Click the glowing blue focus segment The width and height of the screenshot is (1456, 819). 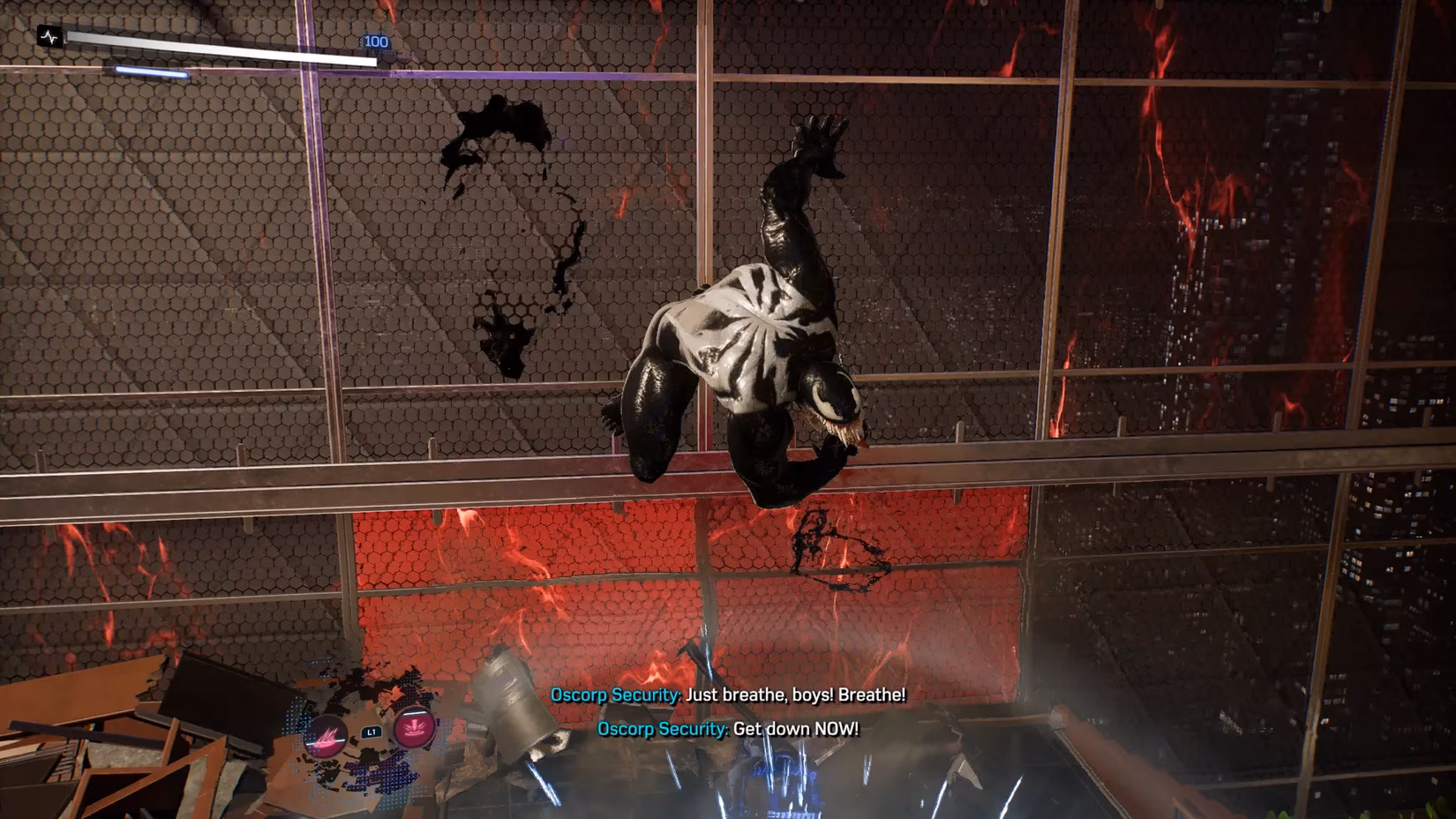pos(150,70)
